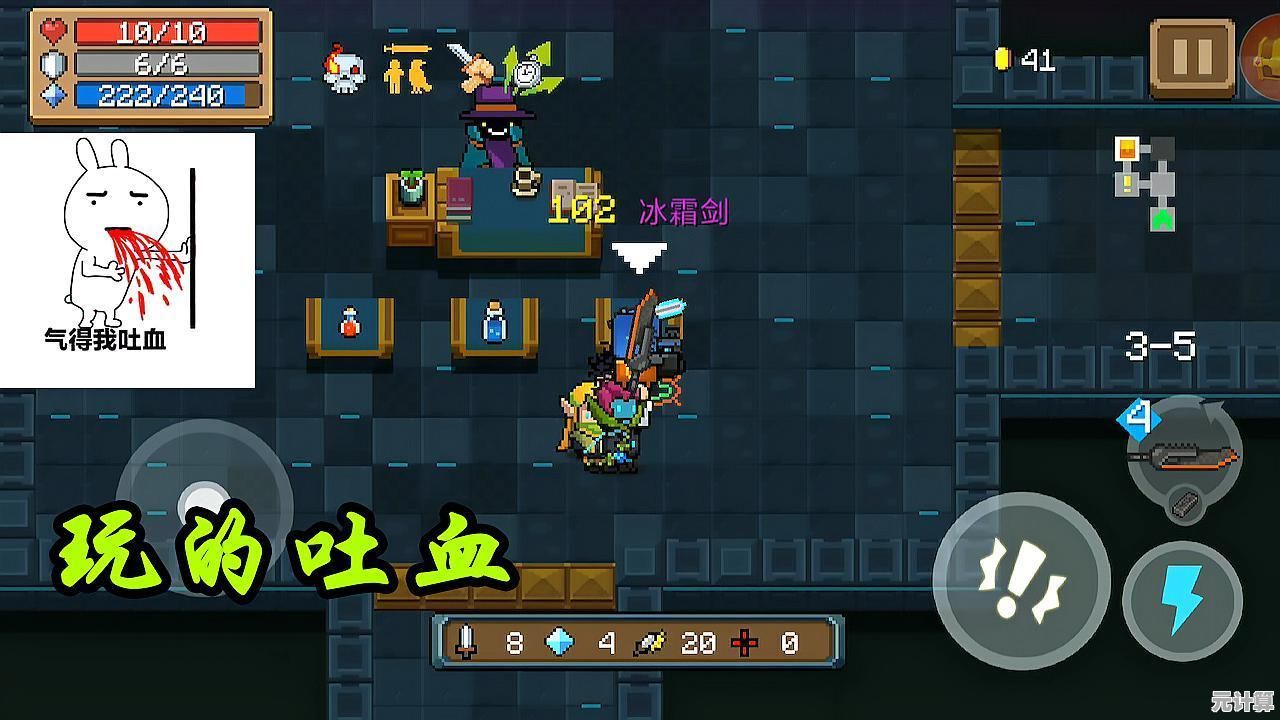This screenshot has height=720, width=1280.
Task: Tap the attack button with exclamation marks
Action: 1021,581
